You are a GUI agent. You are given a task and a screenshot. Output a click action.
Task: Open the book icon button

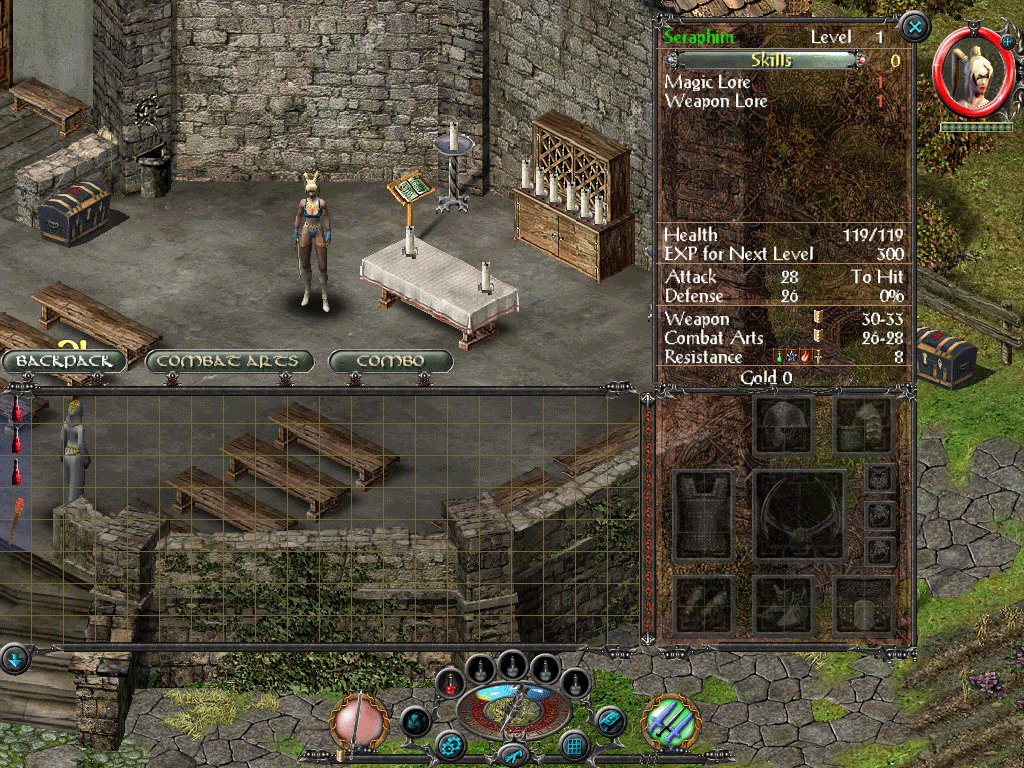pyautogui.click(x=609, y=719)
